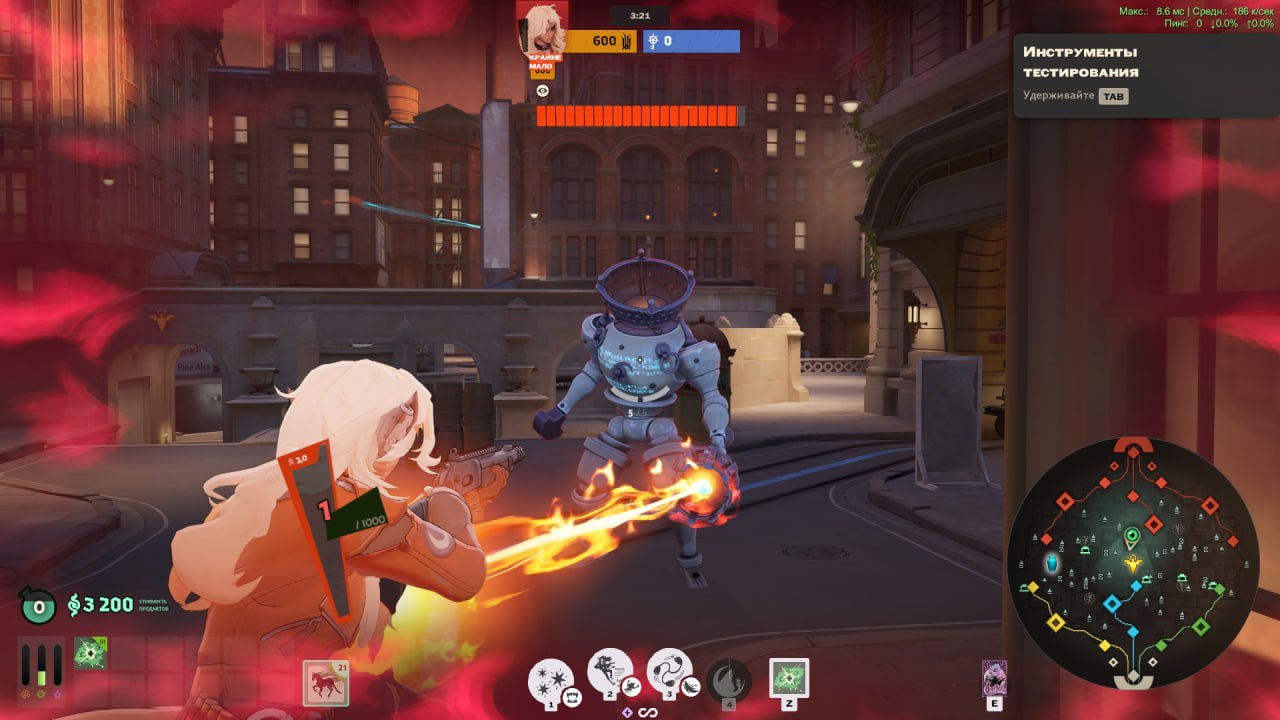The image size is (1280, 720).
Task: Activate the three-starbursts ability in slot 1
Action: (550, 679)
